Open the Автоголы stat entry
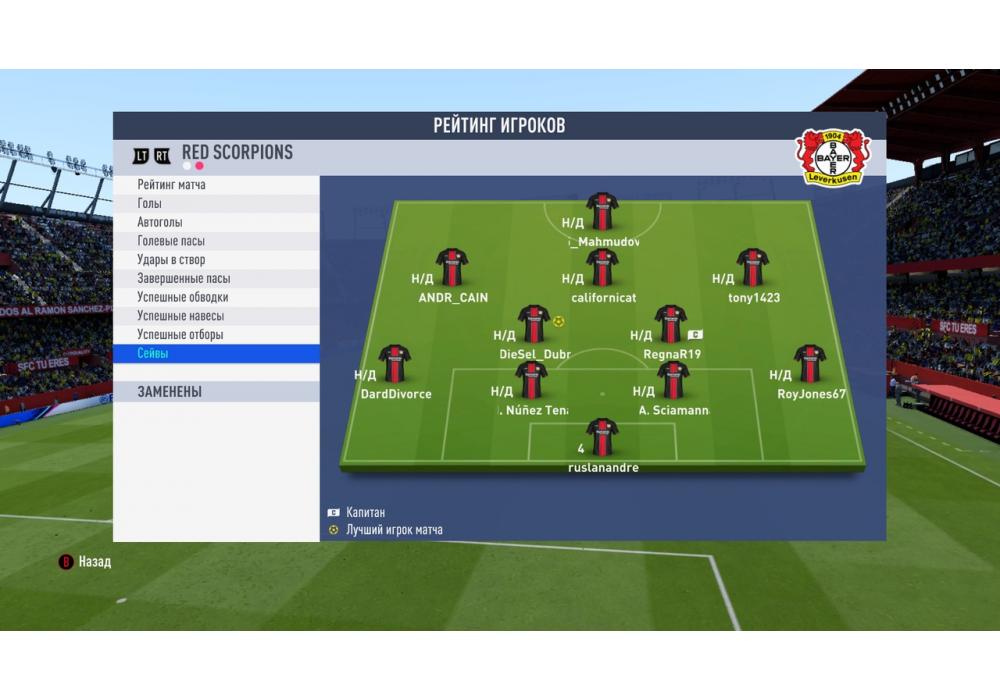Viewport: 1000px width, 700px height. (216, 222)
